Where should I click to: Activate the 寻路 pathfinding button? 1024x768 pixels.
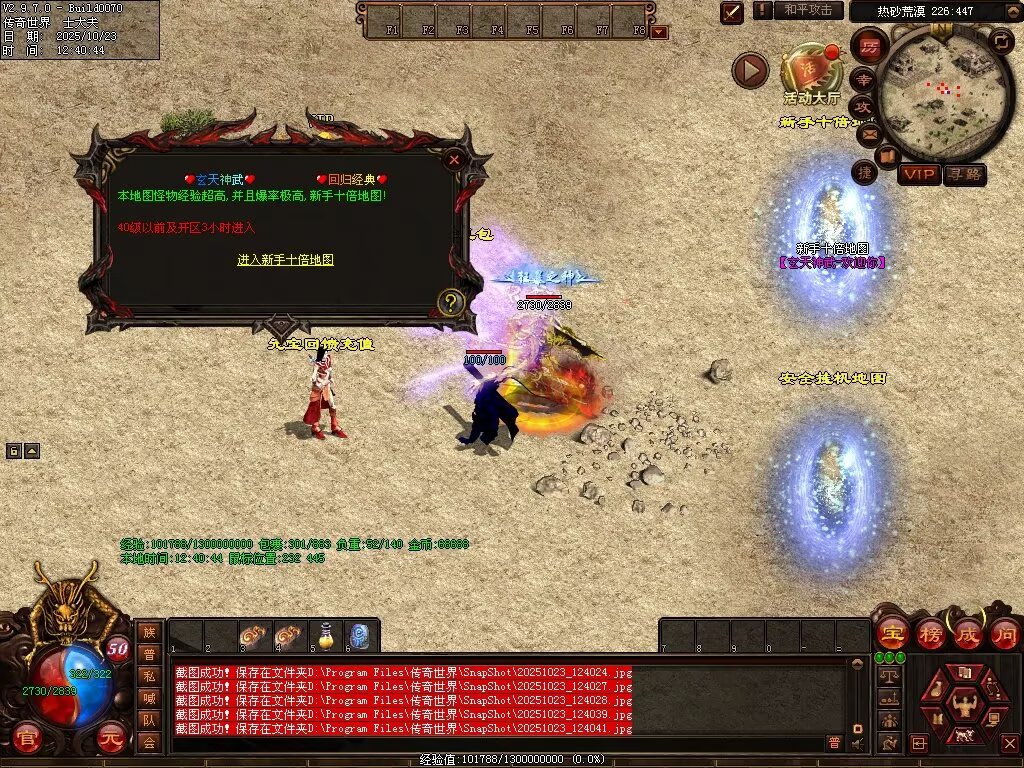pyautogui.click(x=964, y=174)
